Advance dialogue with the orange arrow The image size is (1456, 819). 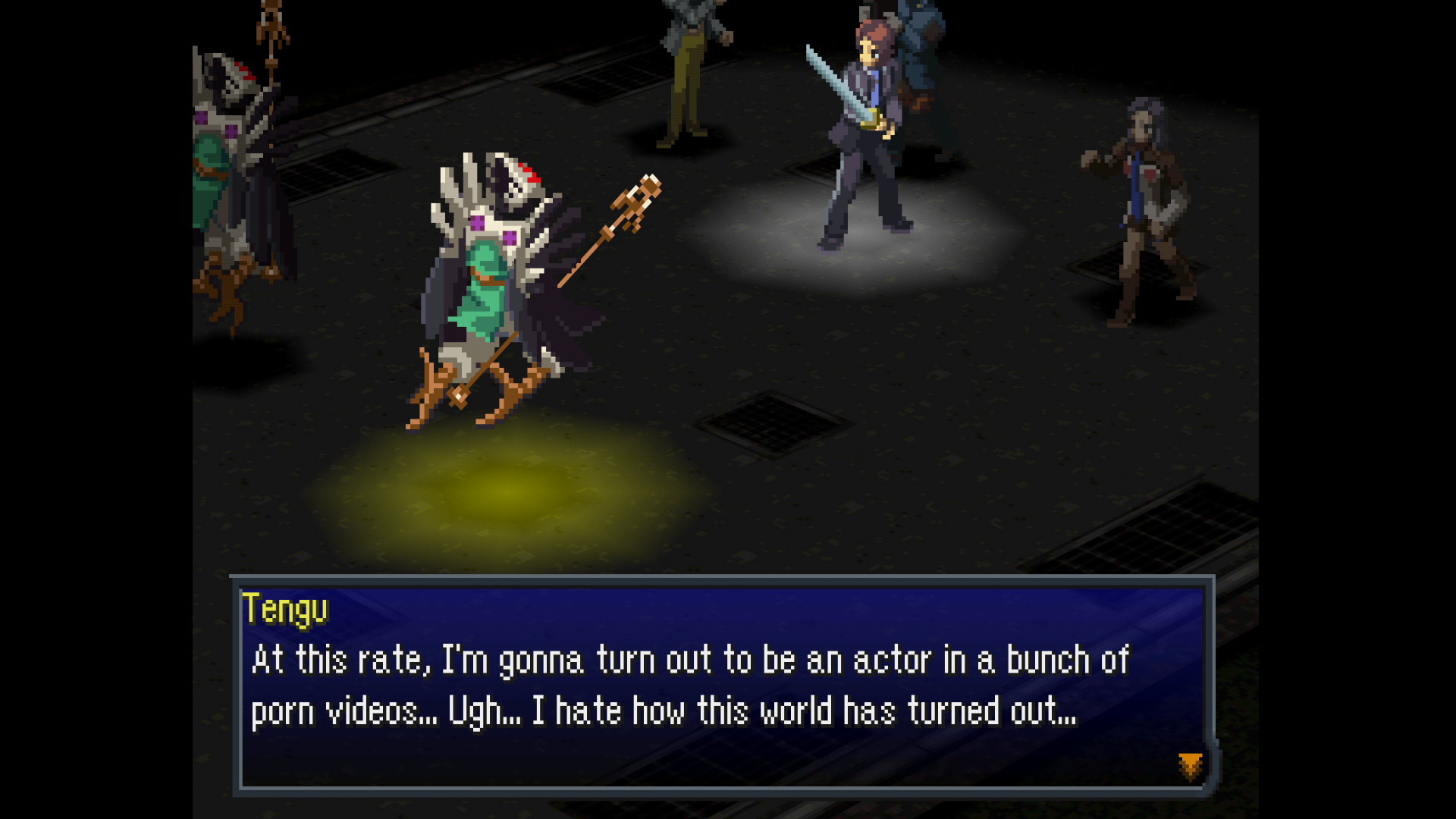(1190, 766)
